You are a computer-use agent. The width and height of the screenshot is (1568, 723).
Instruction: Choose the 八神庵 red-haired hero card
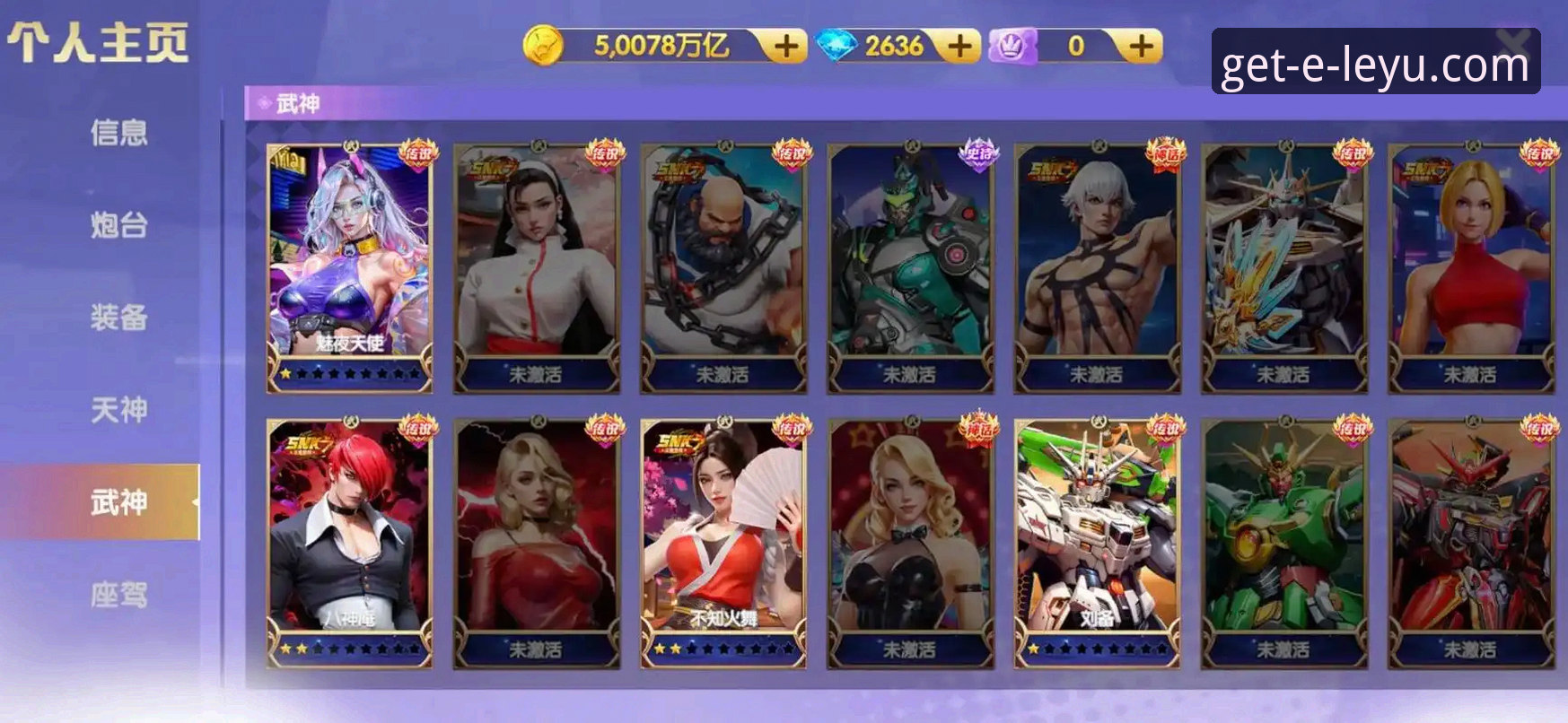350,542
